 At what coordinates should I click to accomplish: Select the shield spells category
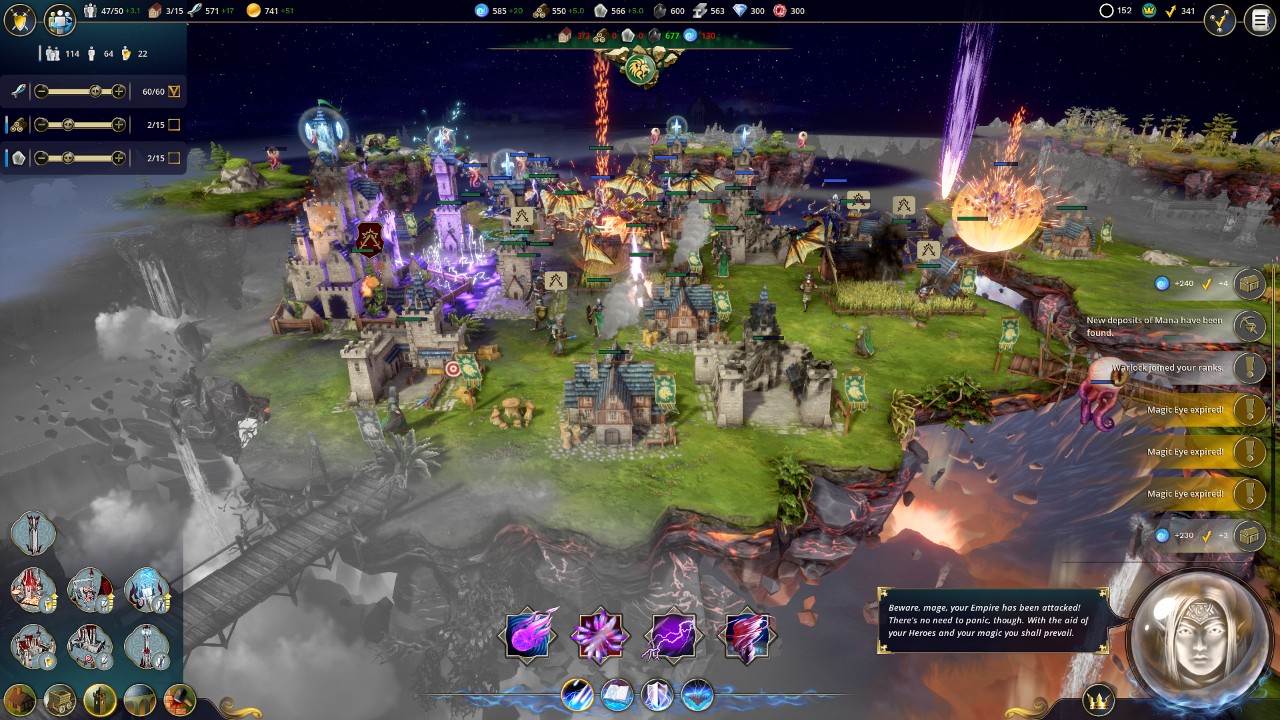pyautogui.click(x=657, y=696)
